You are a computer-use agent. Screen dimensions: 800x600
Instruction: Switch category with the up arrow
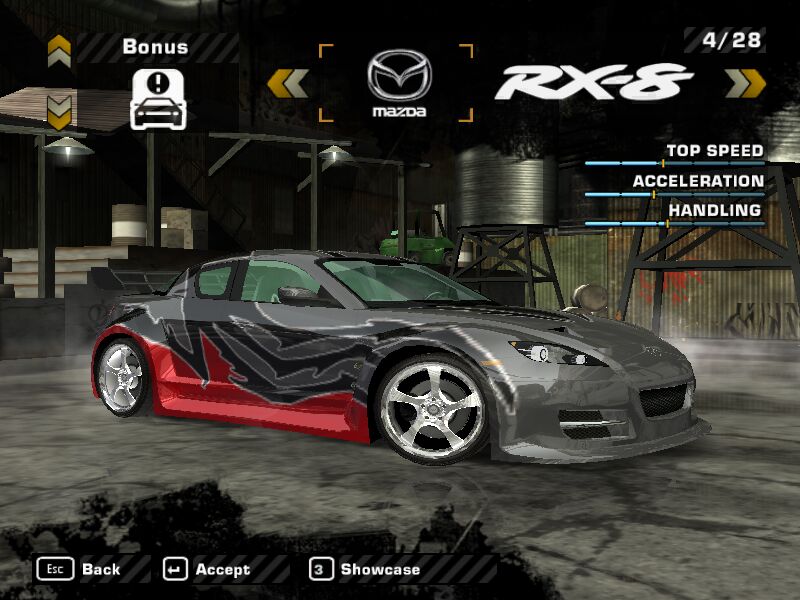(59, 47)
